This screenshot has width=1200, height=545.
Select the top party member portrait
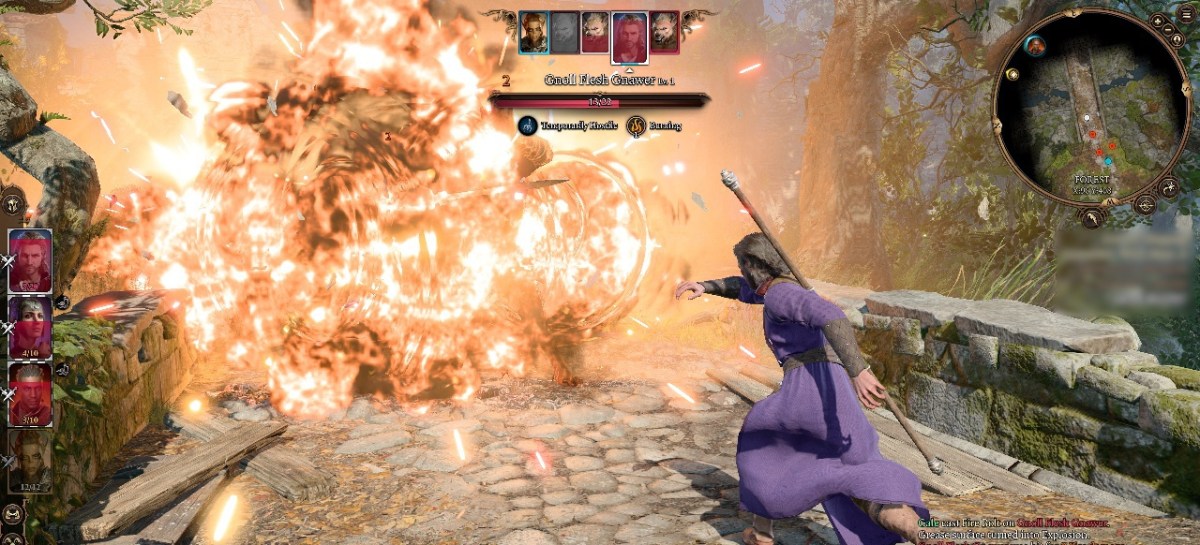30,260
